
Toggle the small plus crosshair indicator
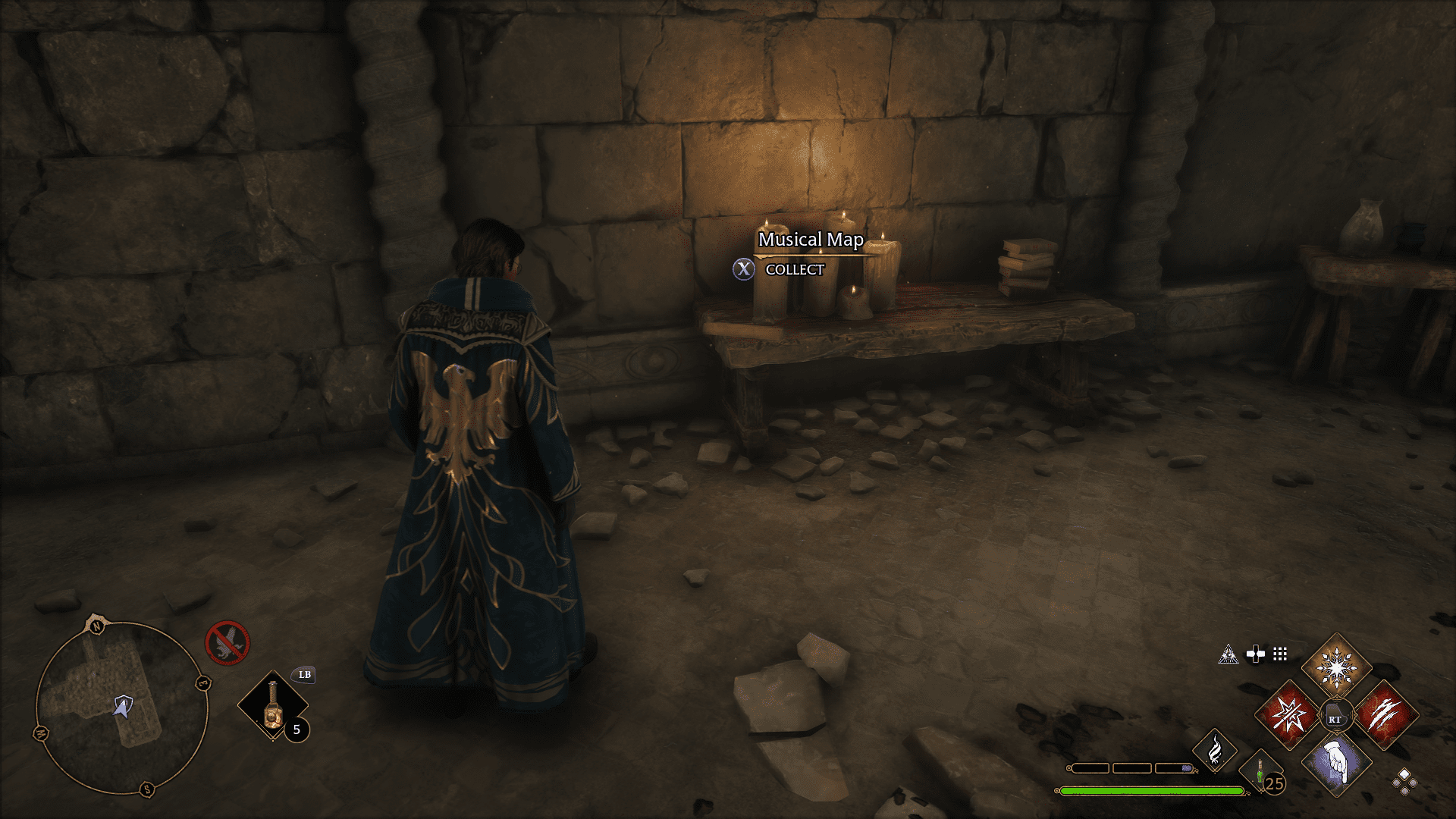pyautogui.click(x=1254, y=654)
